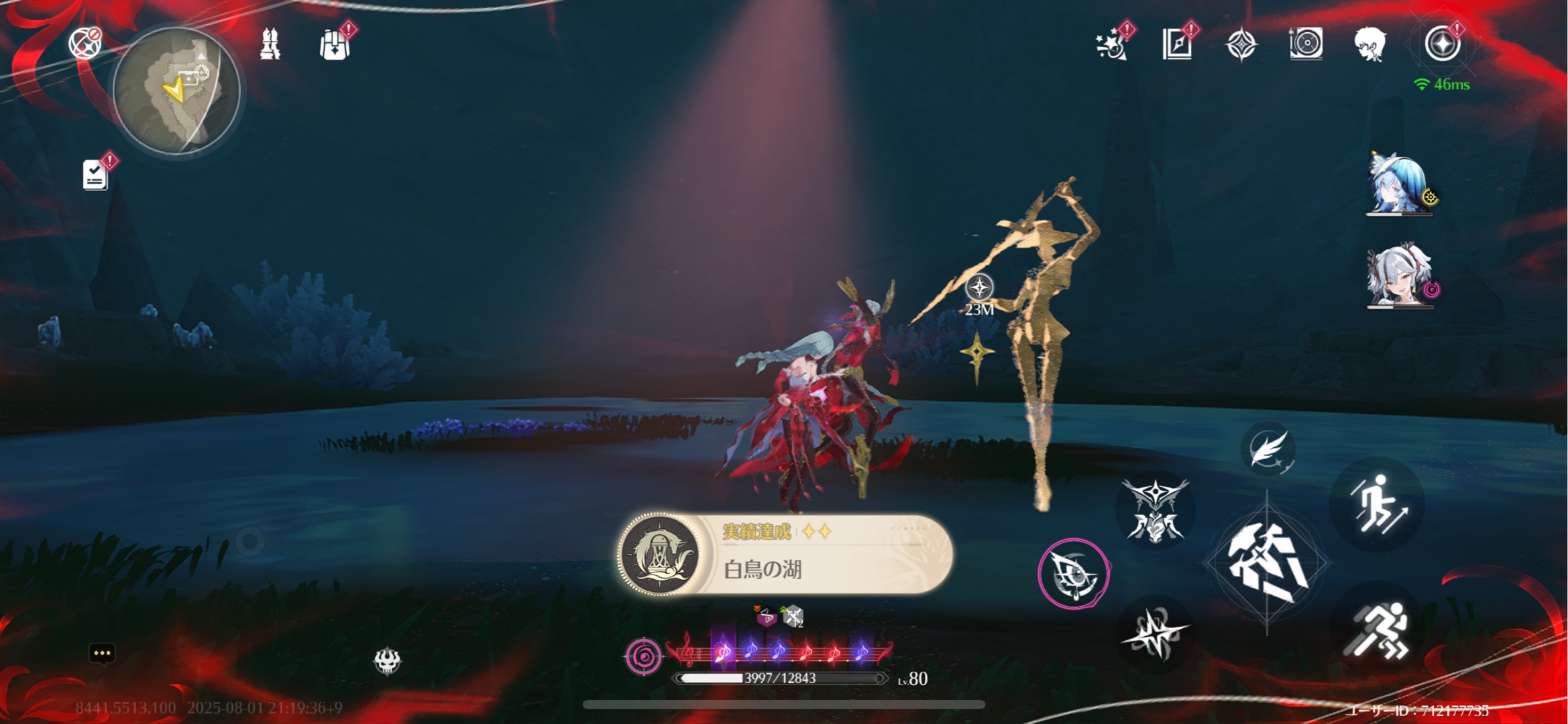The width and height of the screenshot is (1568, 724).
Task: Tap the round icon left of the minimap
Action: pyautogui.click(x=85, y=44)
